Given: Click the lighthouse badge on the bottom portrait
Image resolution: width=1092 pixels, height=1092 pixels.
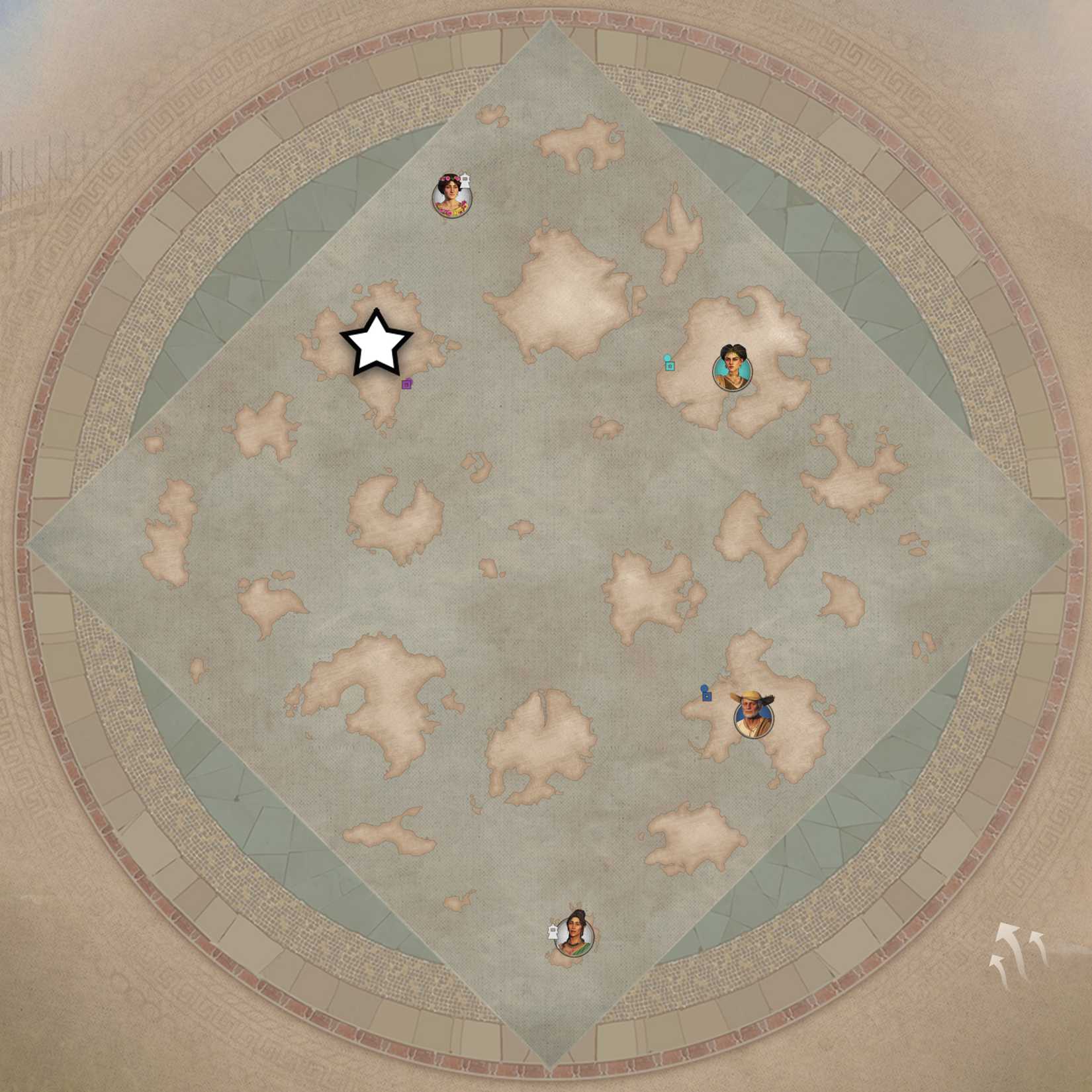Looking at the screenshot, I should click(553, 932).
